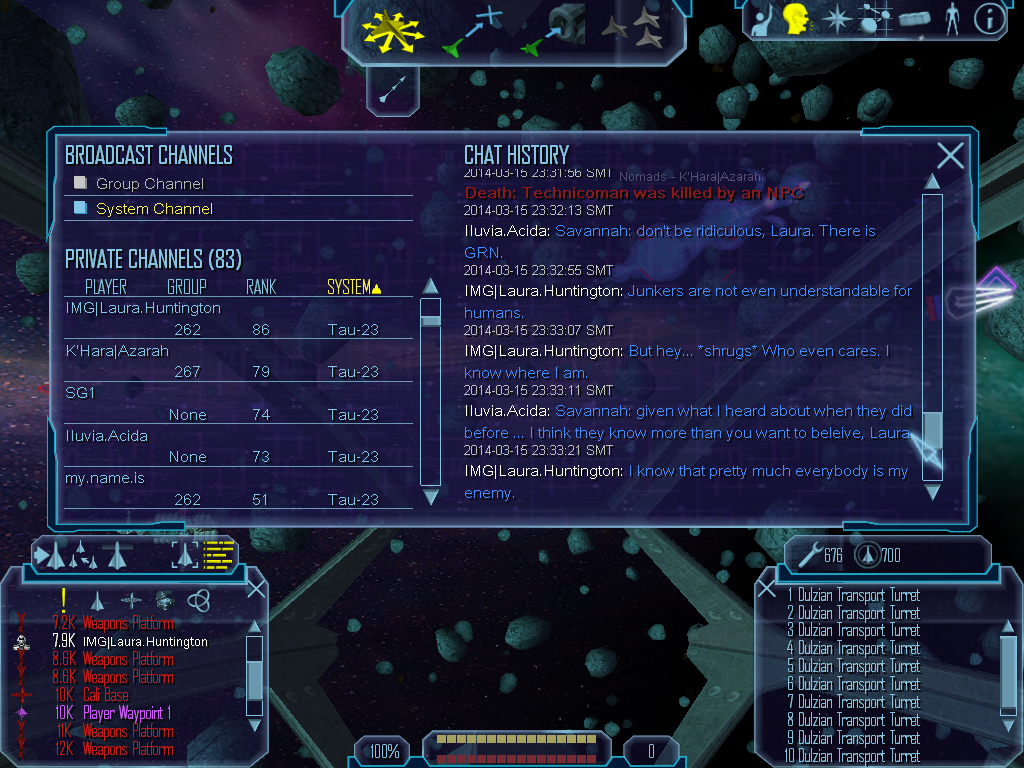The height and width of the screenshot is (768, 1024).
Task: Open the Nav Map star icon
Action: [835, 20]
